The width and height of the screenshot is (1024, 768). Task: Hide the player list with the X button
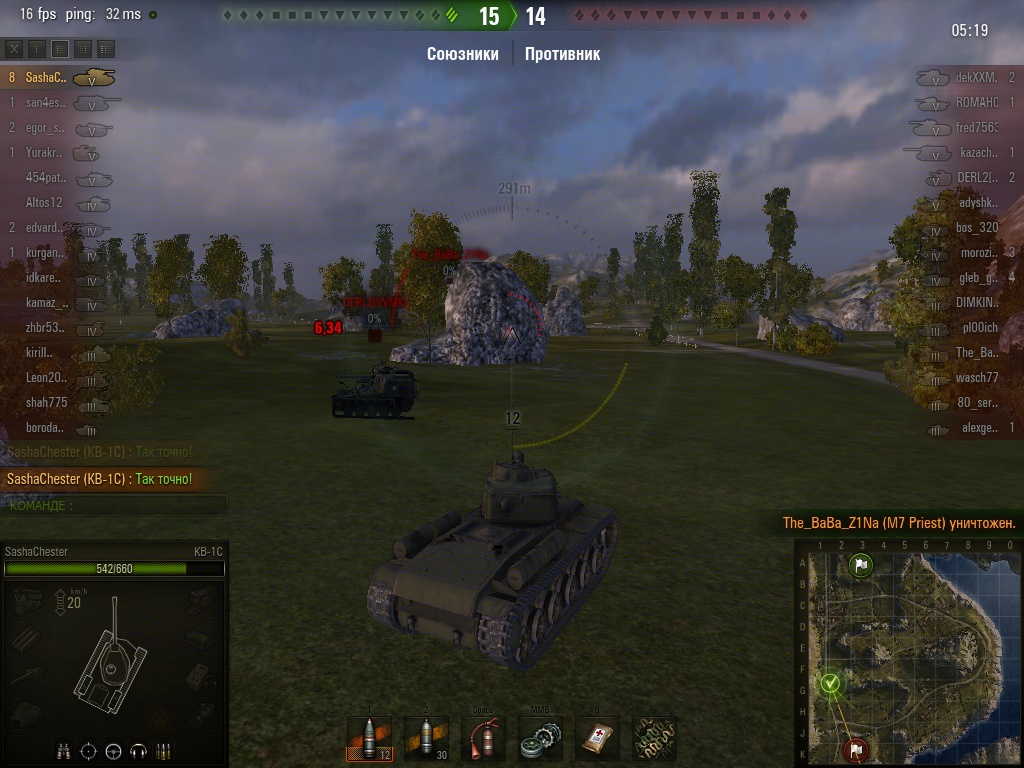click(14, 48)
